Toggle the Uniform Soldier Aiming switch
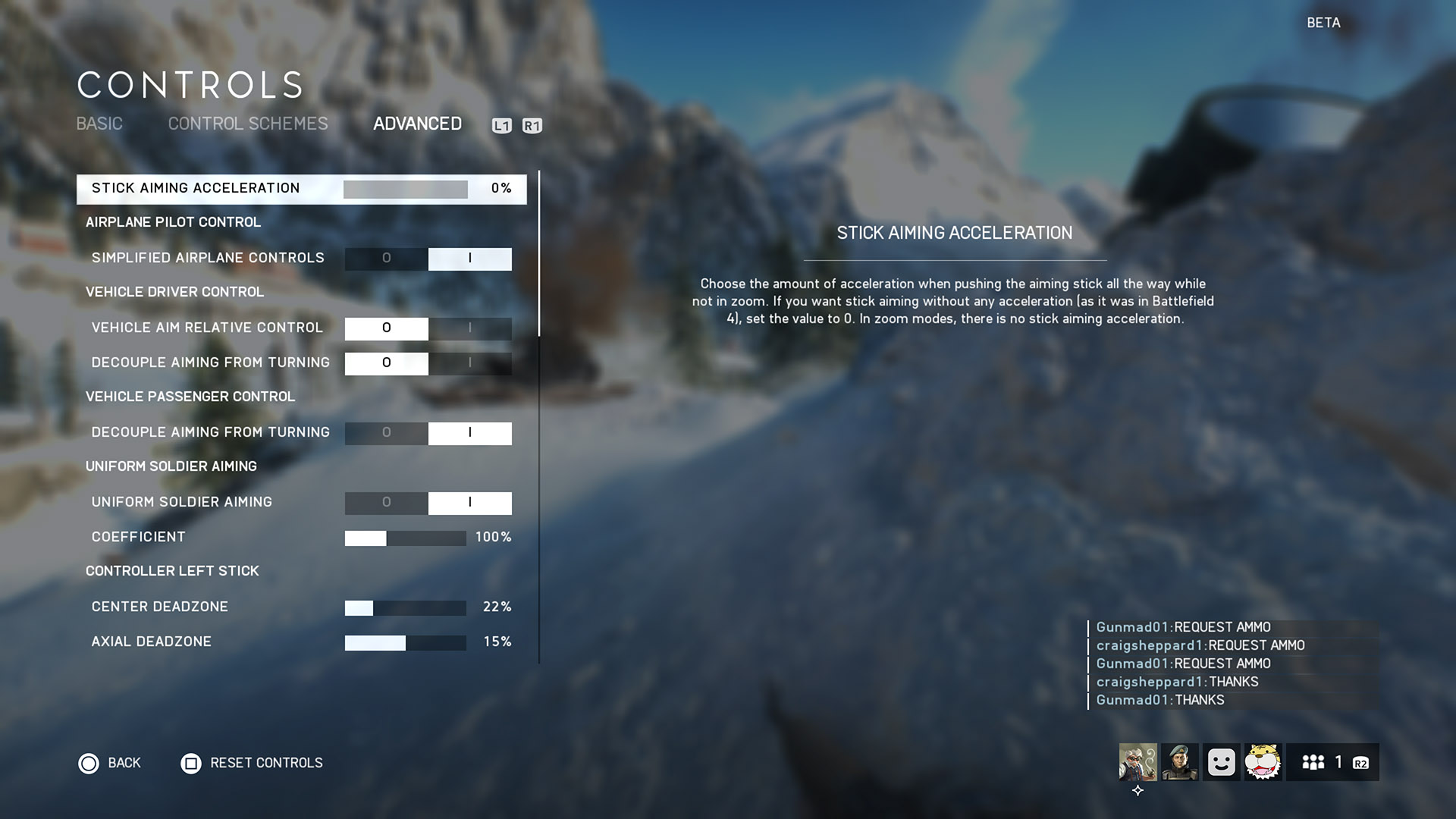1456x819 pixels. coord(428,503)
